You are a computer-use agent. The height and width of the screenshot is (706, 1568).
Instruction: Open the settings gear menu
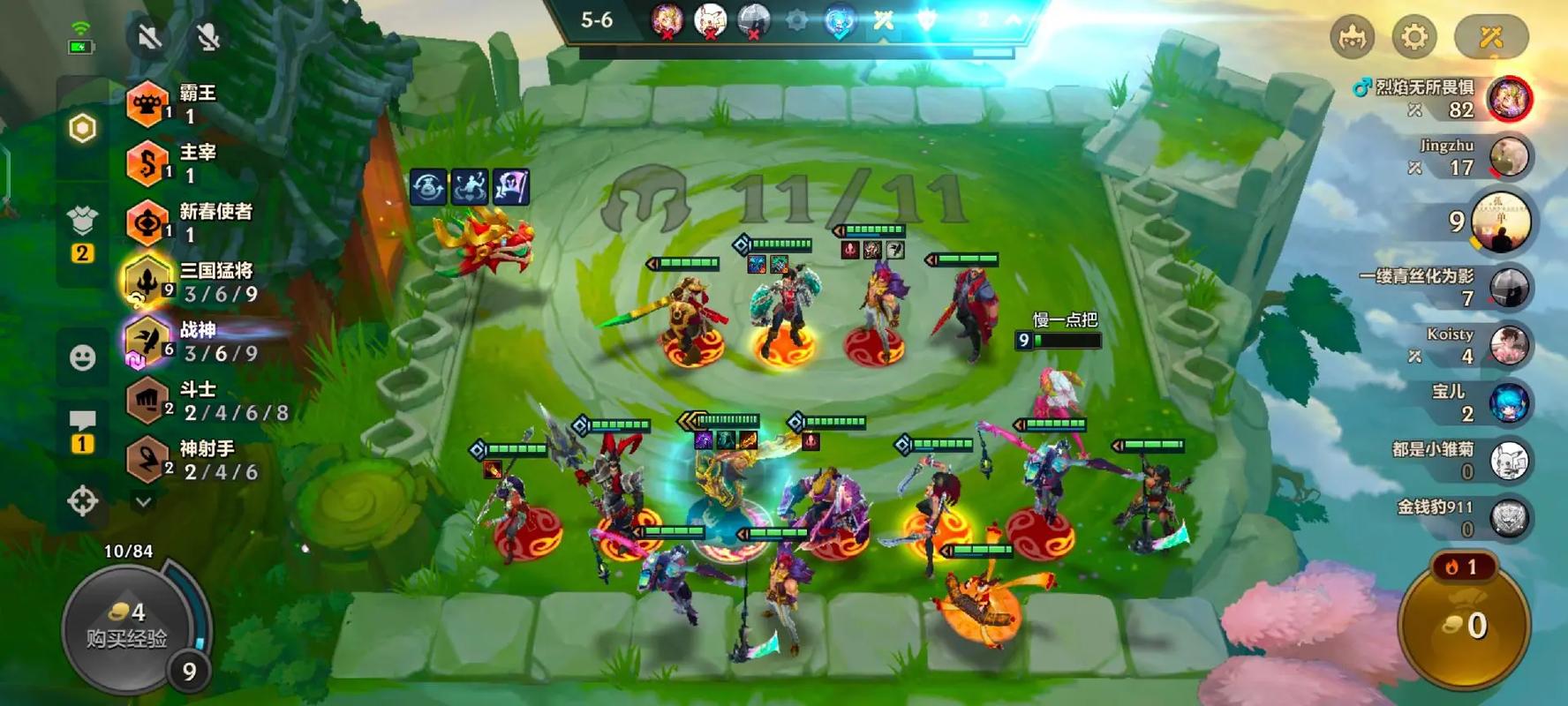1413,37
